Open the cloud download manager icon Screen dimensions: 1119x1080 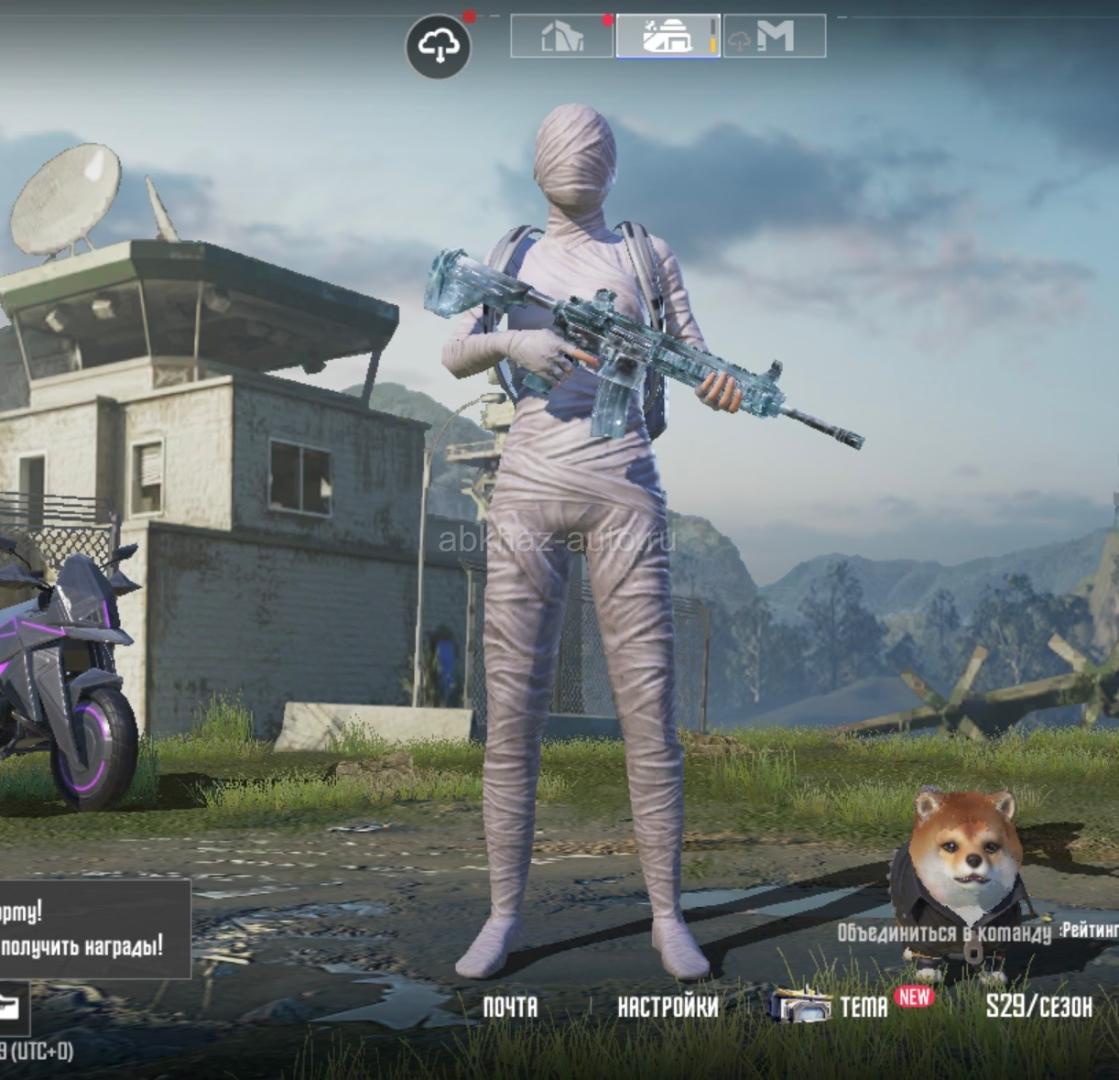pos(438,46)
